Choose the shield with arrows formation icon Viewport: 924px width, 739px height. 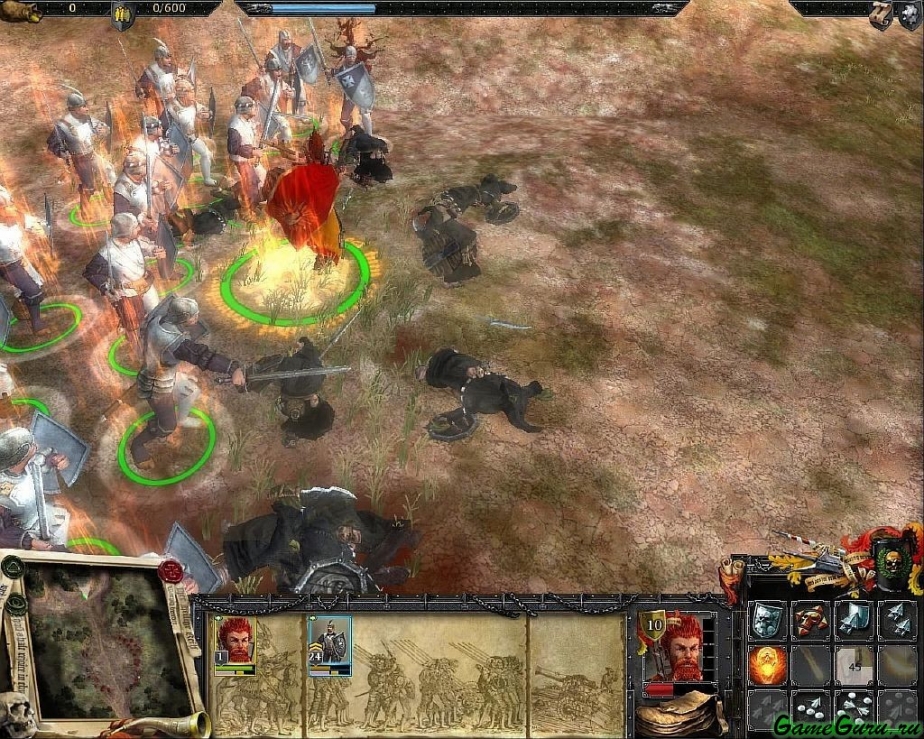point(854,621)
